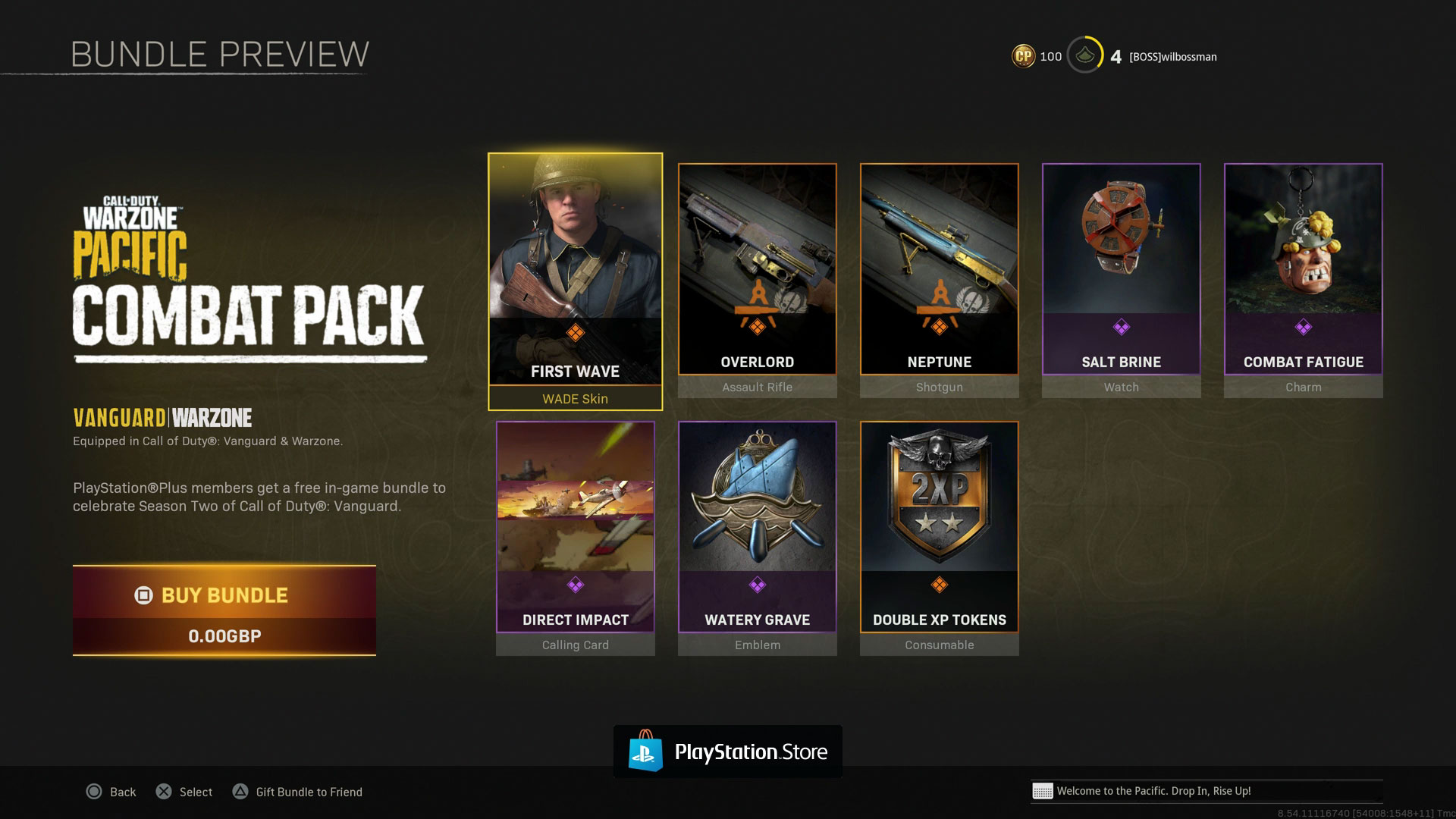The height and width of the screenshot is (819, 1456).
Task: Select the purple rarity diamond on Salt Brine
Action: [1121, 328]
